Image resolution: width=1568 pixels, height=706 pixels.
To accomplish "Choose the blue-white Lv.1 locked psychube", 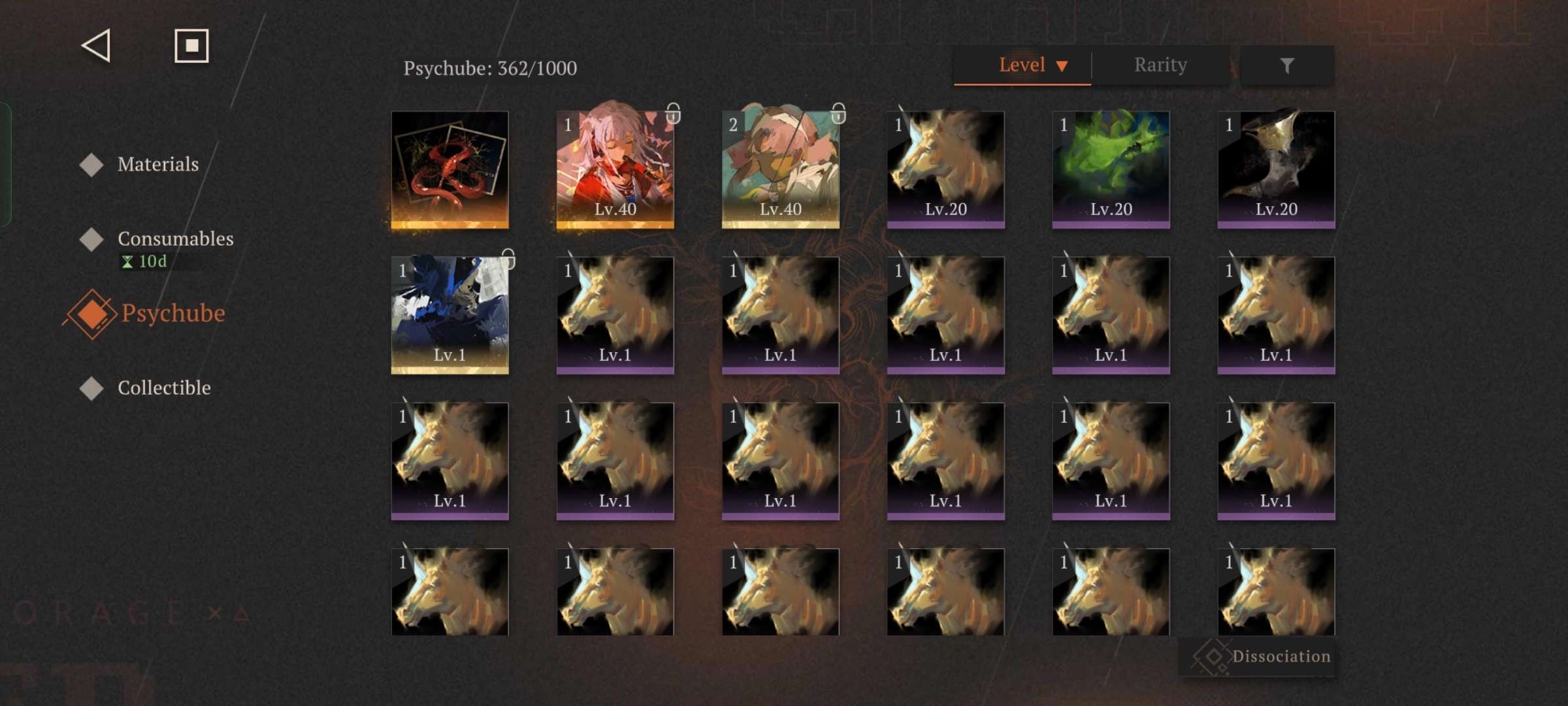I will (x=449, y=315).
